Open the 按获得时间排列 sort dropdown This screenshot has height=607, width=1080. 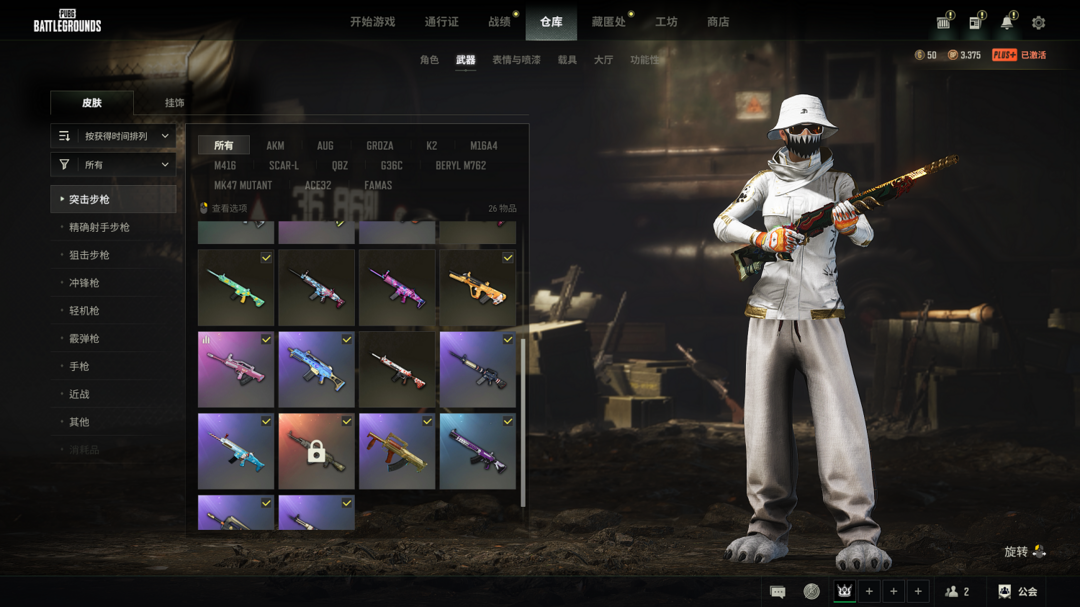[114, 136]
